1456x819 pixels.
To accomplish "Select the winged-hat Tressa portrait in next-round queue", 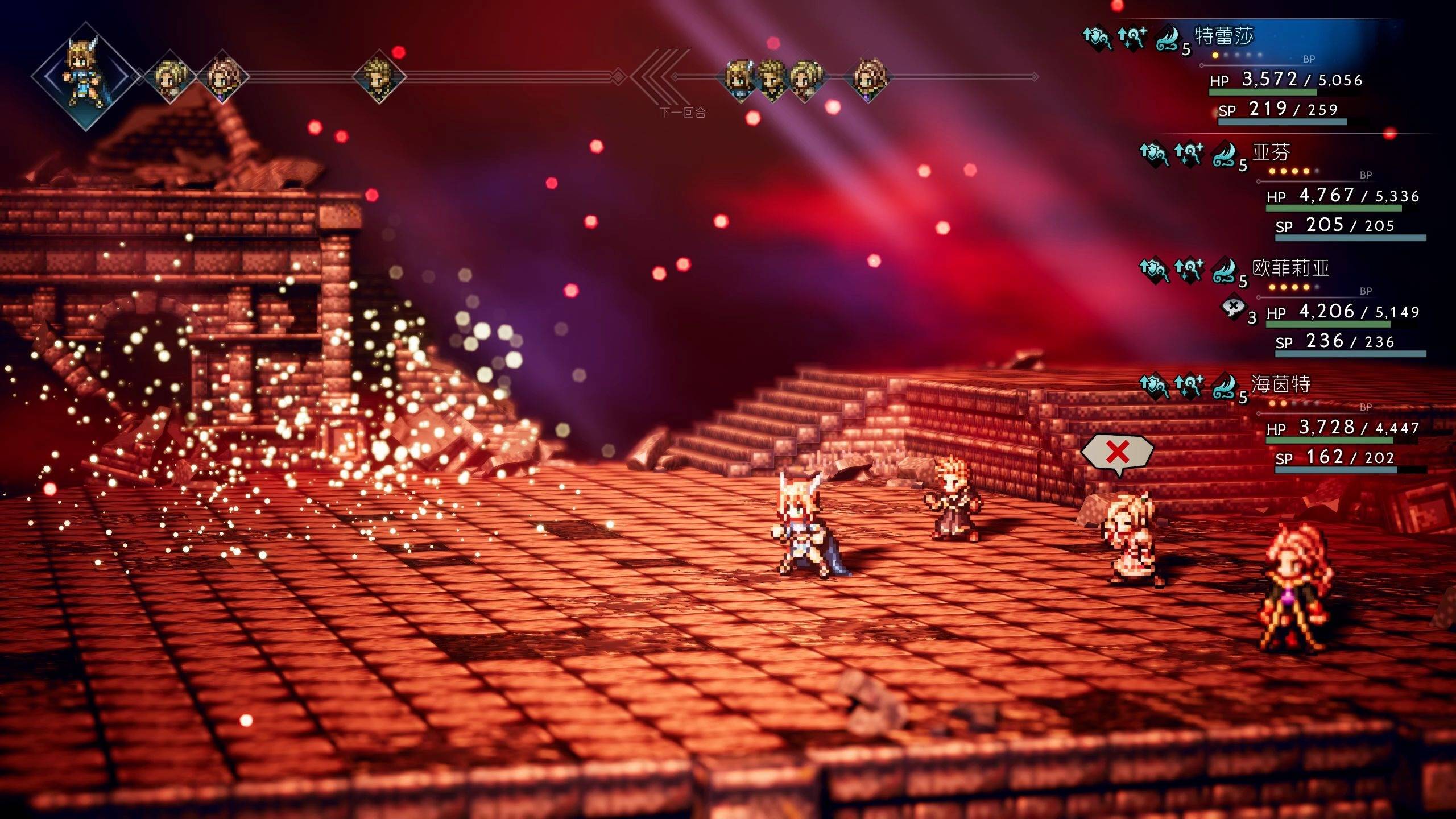I will pyautogui.click(x=738, y=78).
